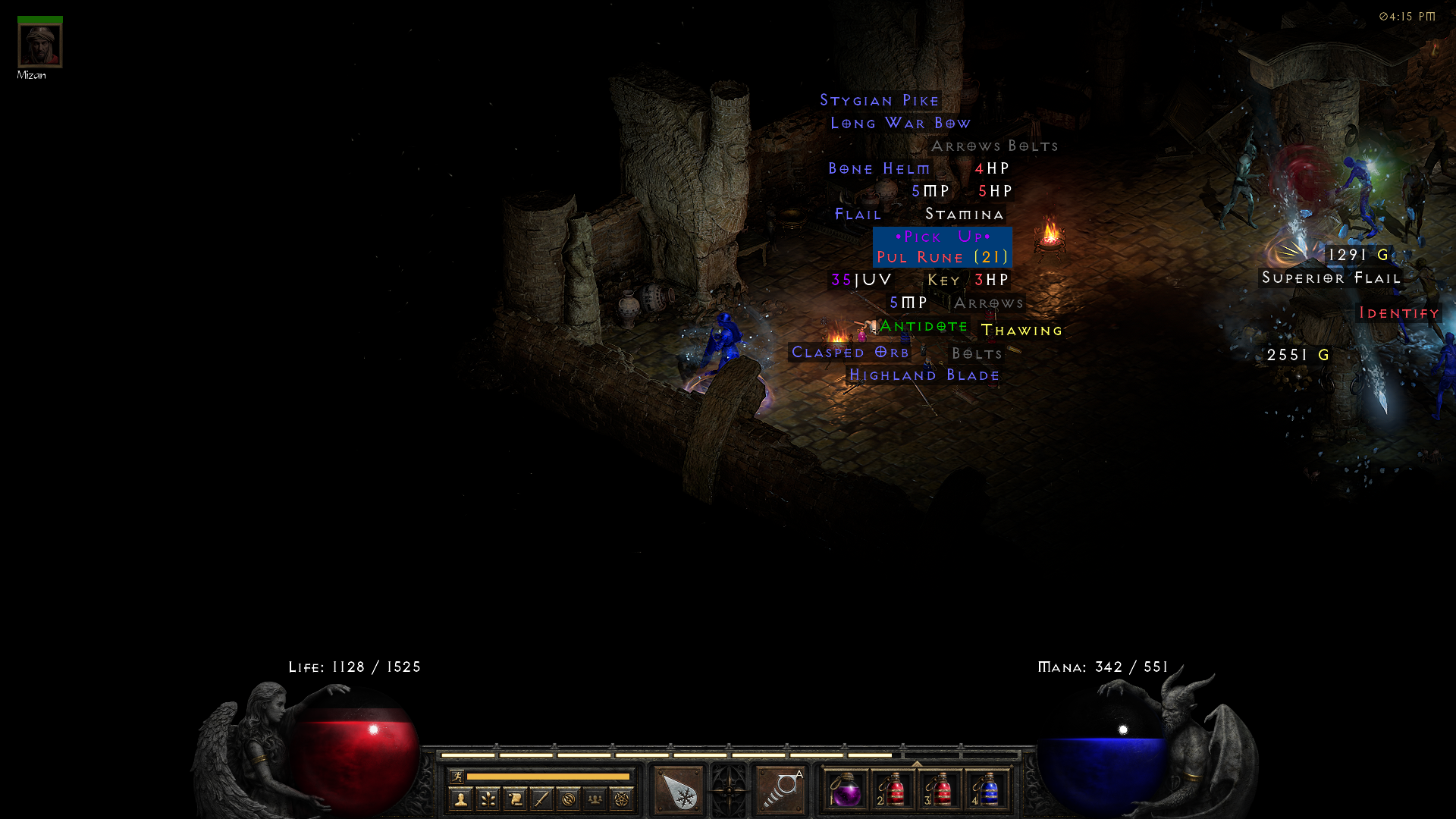The image size is (1456, 819).
Task: Click the Superior Flail label
Action: pos(1331,278)
